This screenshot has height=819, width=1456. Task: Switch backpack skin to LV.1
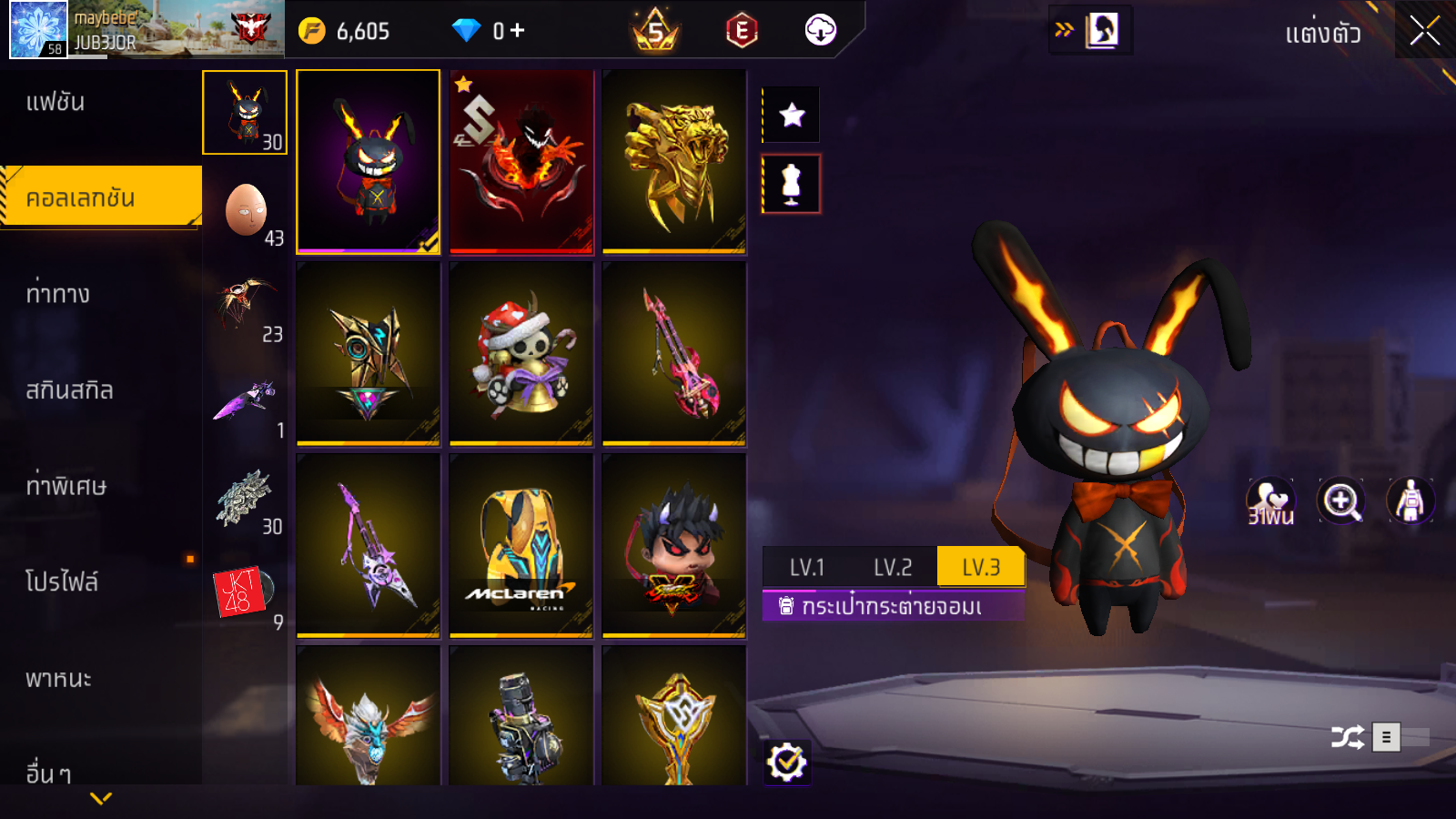806,568
